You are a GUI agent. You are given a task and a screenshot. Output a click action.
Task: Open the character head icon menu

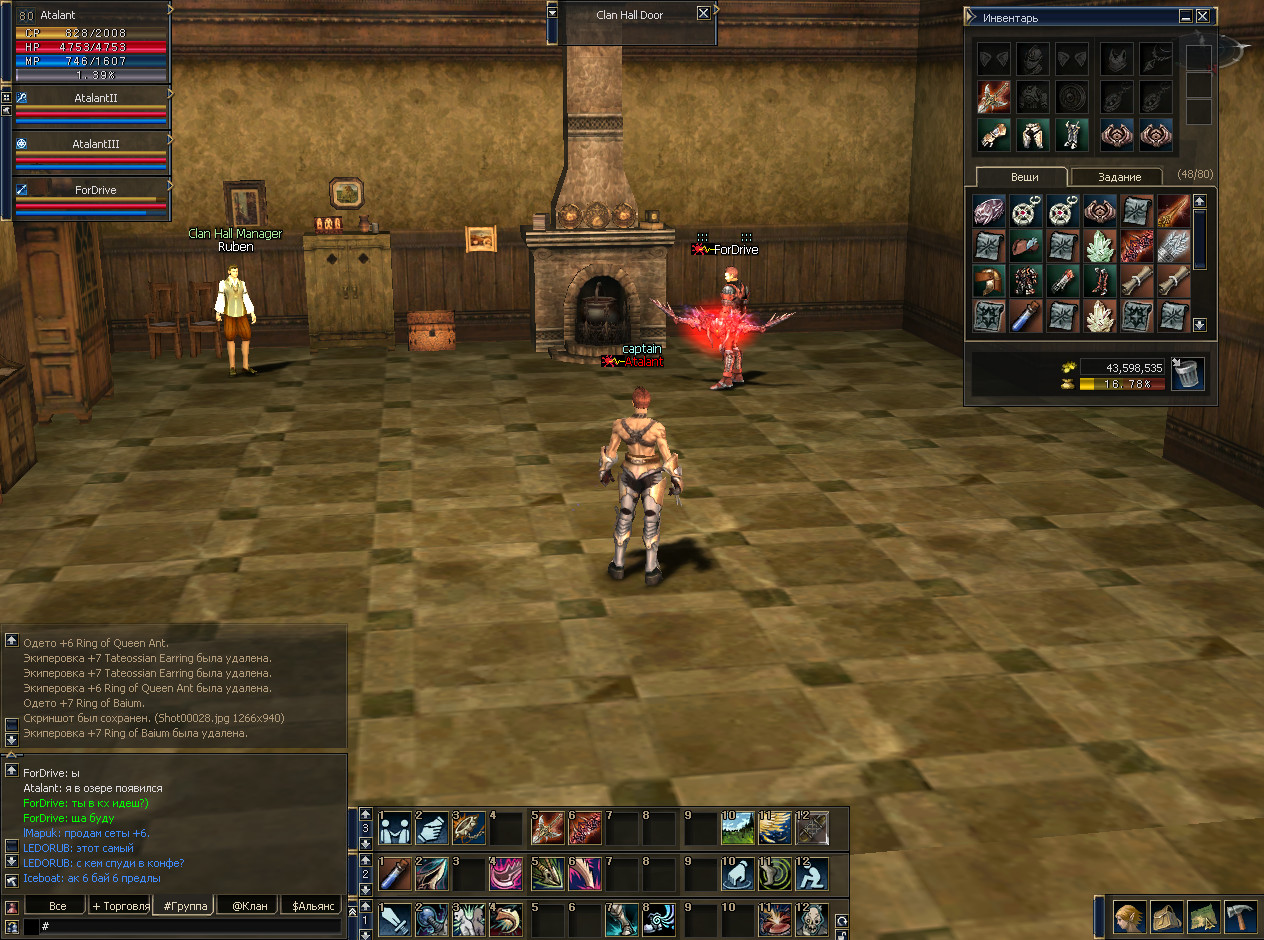tap(1130, 916)
